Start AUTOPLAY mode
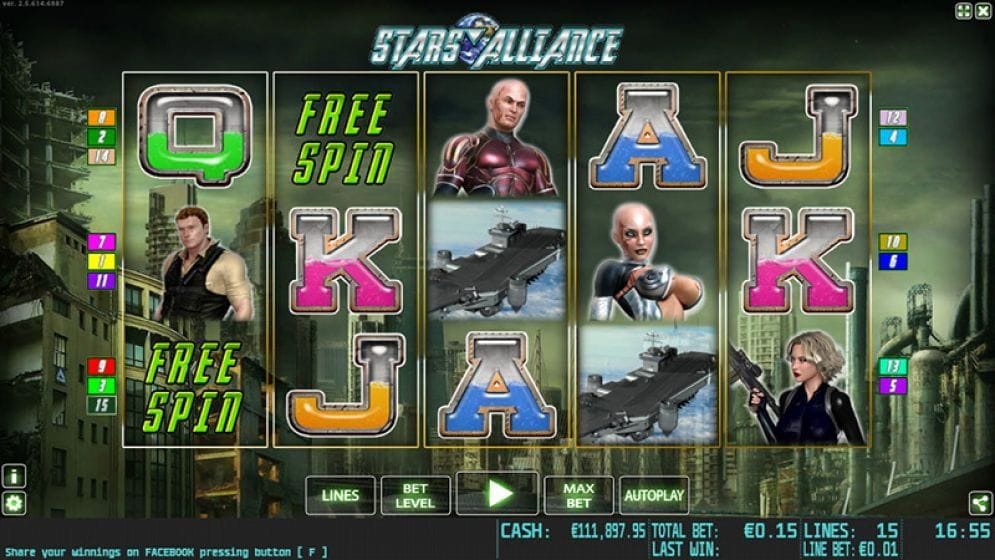 tap(654, 495)
